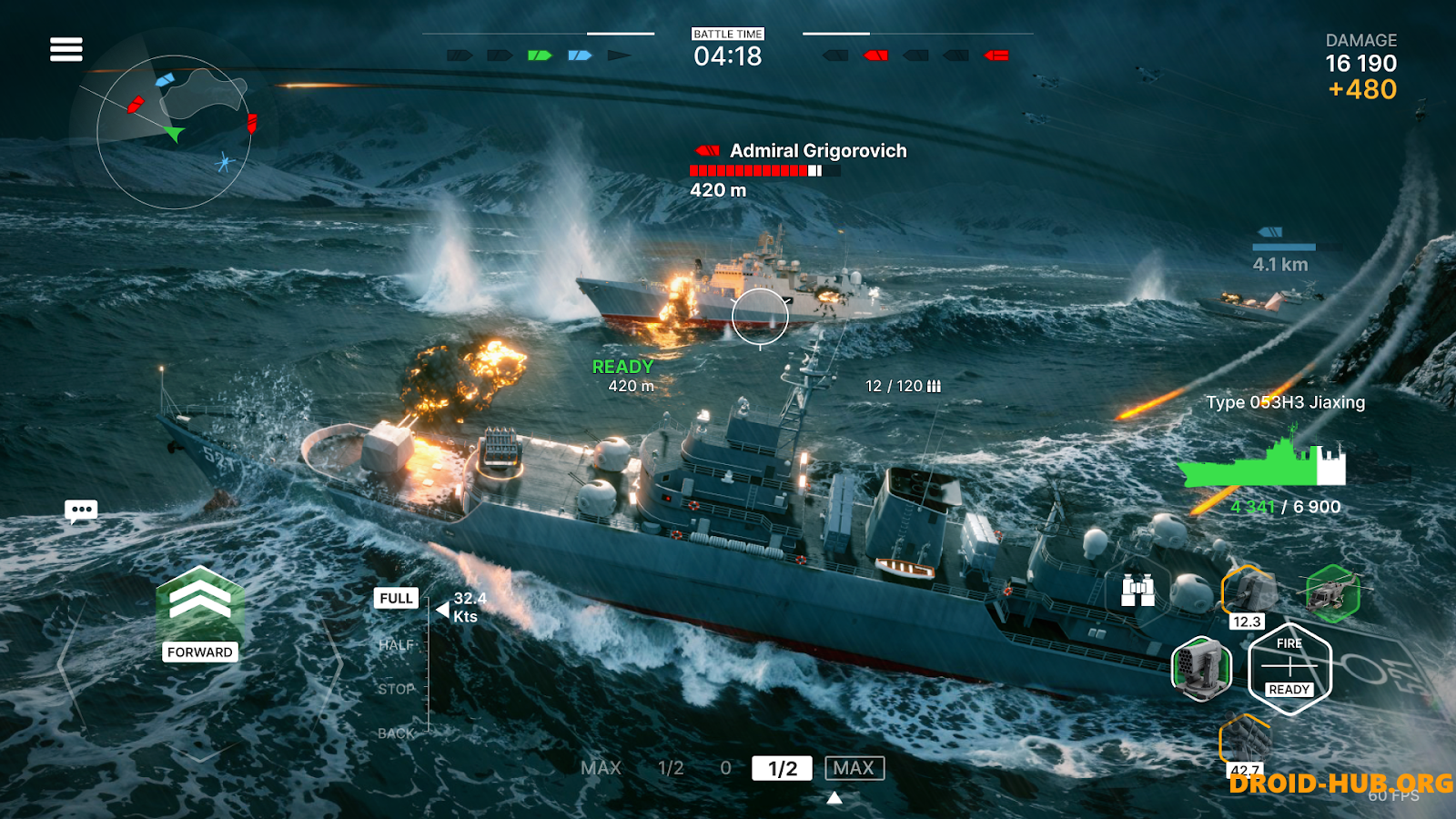Collapse the FORWARD throttle indicator
The height and width of the screenshot is (819, 1456).
coord(198,652)
